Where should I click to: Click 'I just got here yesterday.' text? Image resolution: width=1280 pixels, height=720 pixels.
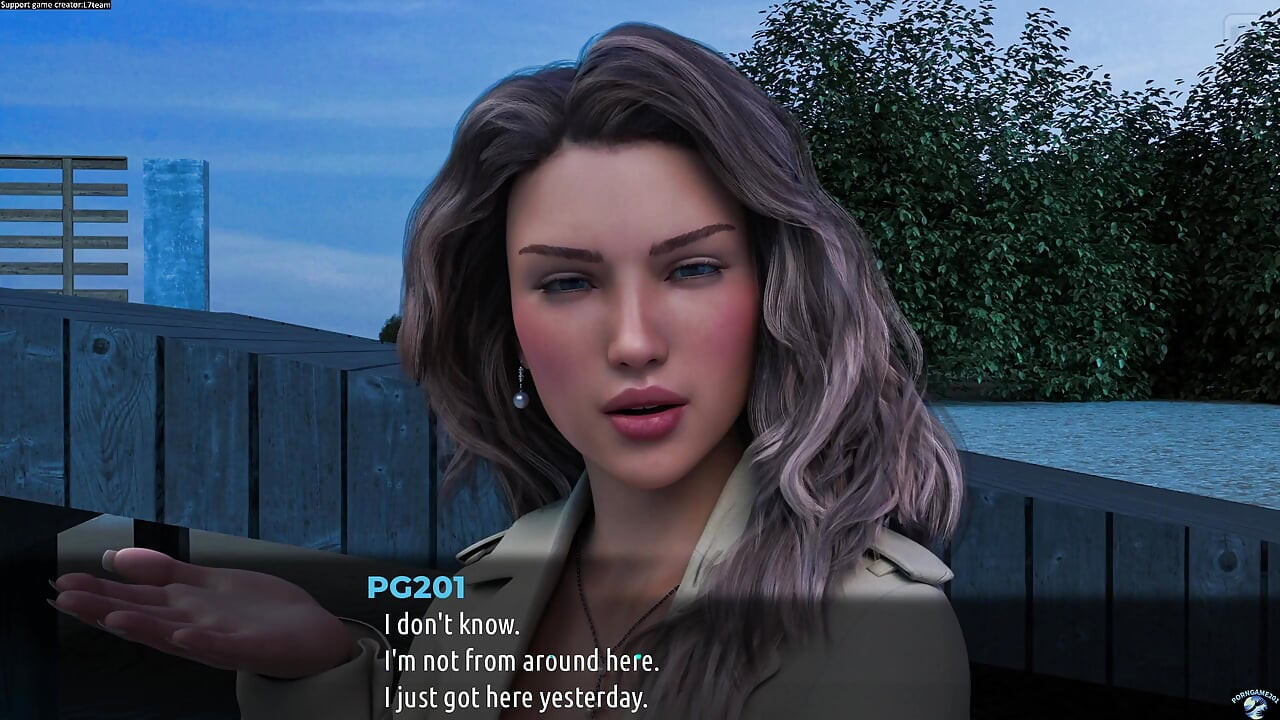pos(517,698)
